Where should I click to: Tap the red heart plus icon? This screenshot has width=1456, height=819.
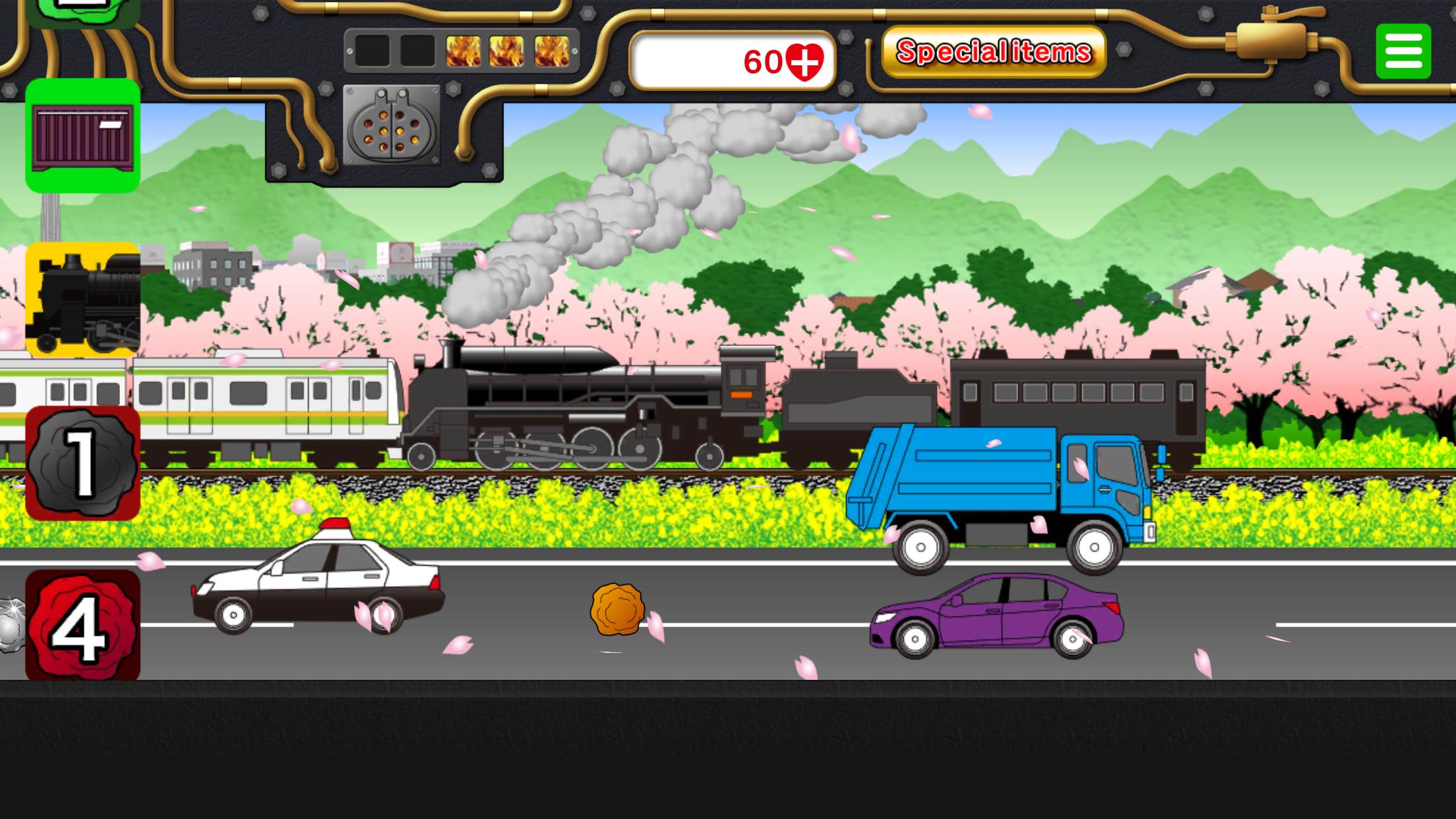click(x=804, y=62)
